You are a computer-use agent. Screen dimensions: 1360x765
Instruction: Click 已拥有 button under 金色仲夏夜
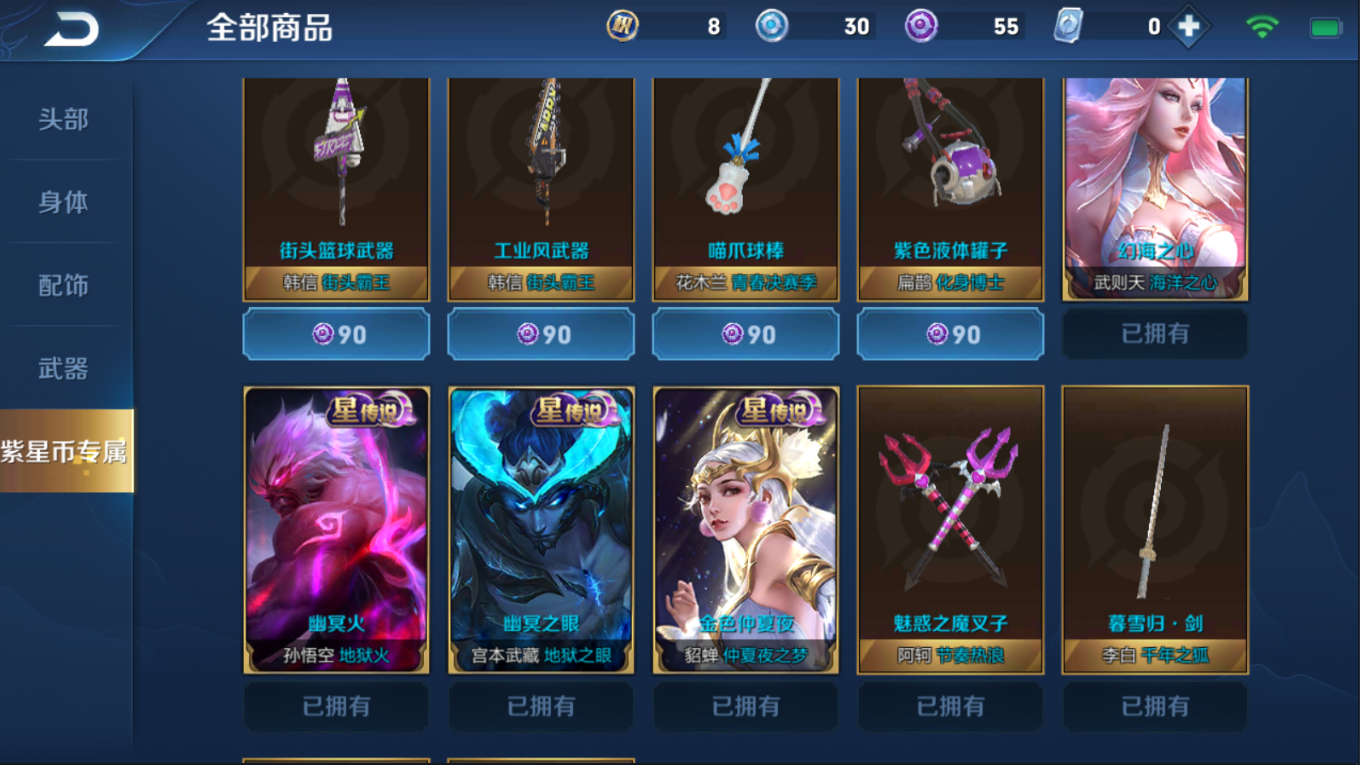click(x=745, y=706)
